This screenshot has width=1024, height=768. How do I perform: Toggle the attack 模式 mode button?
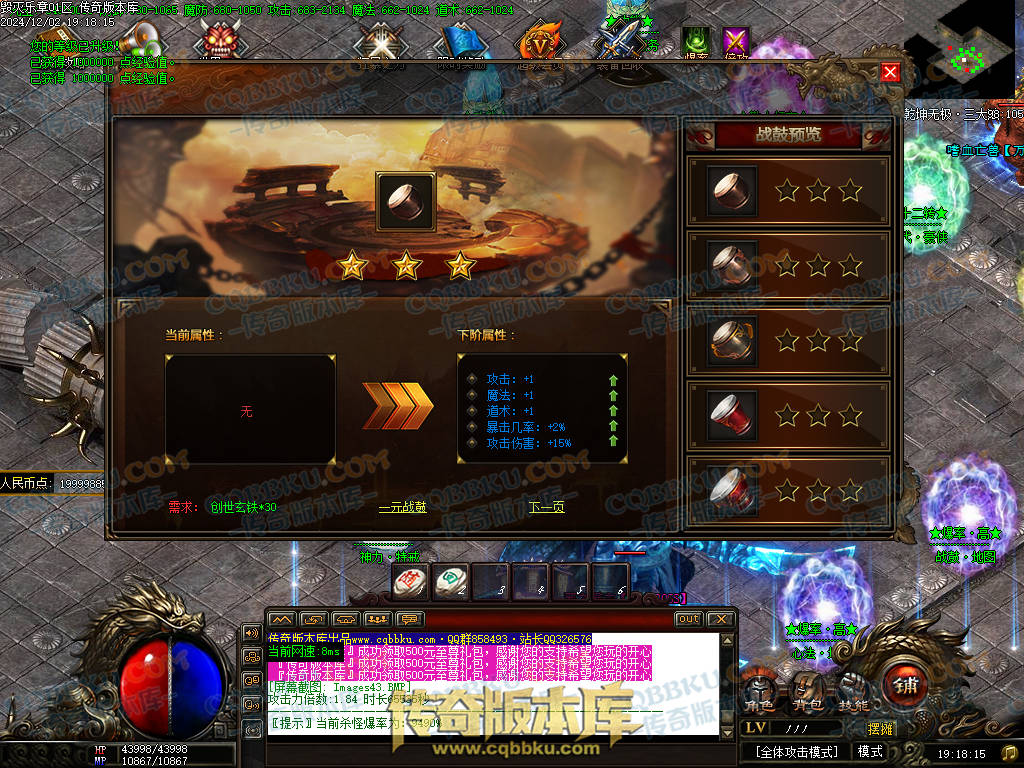coord(870,752)
